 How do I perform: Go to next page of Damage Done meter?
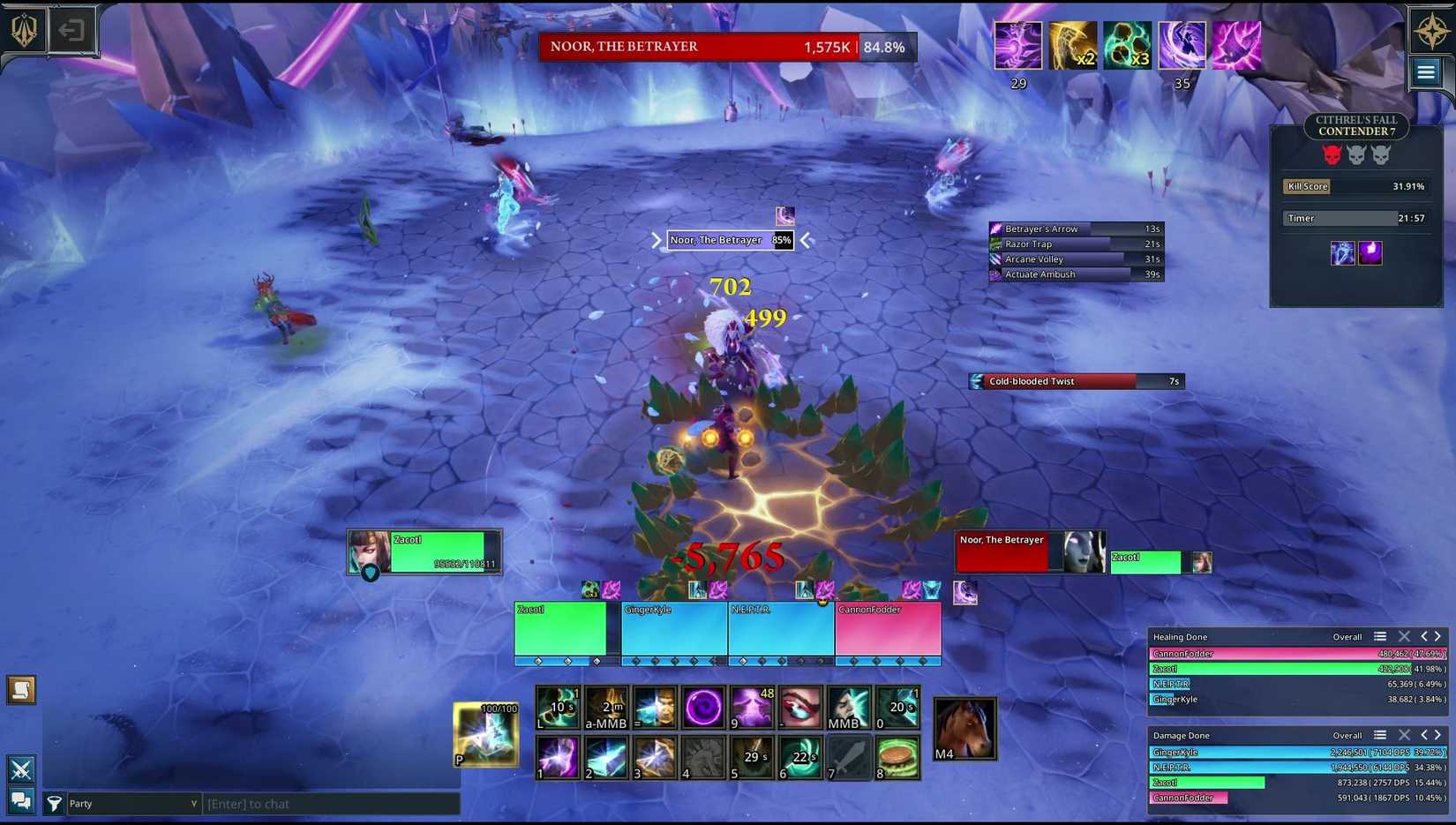[1438, 735]
